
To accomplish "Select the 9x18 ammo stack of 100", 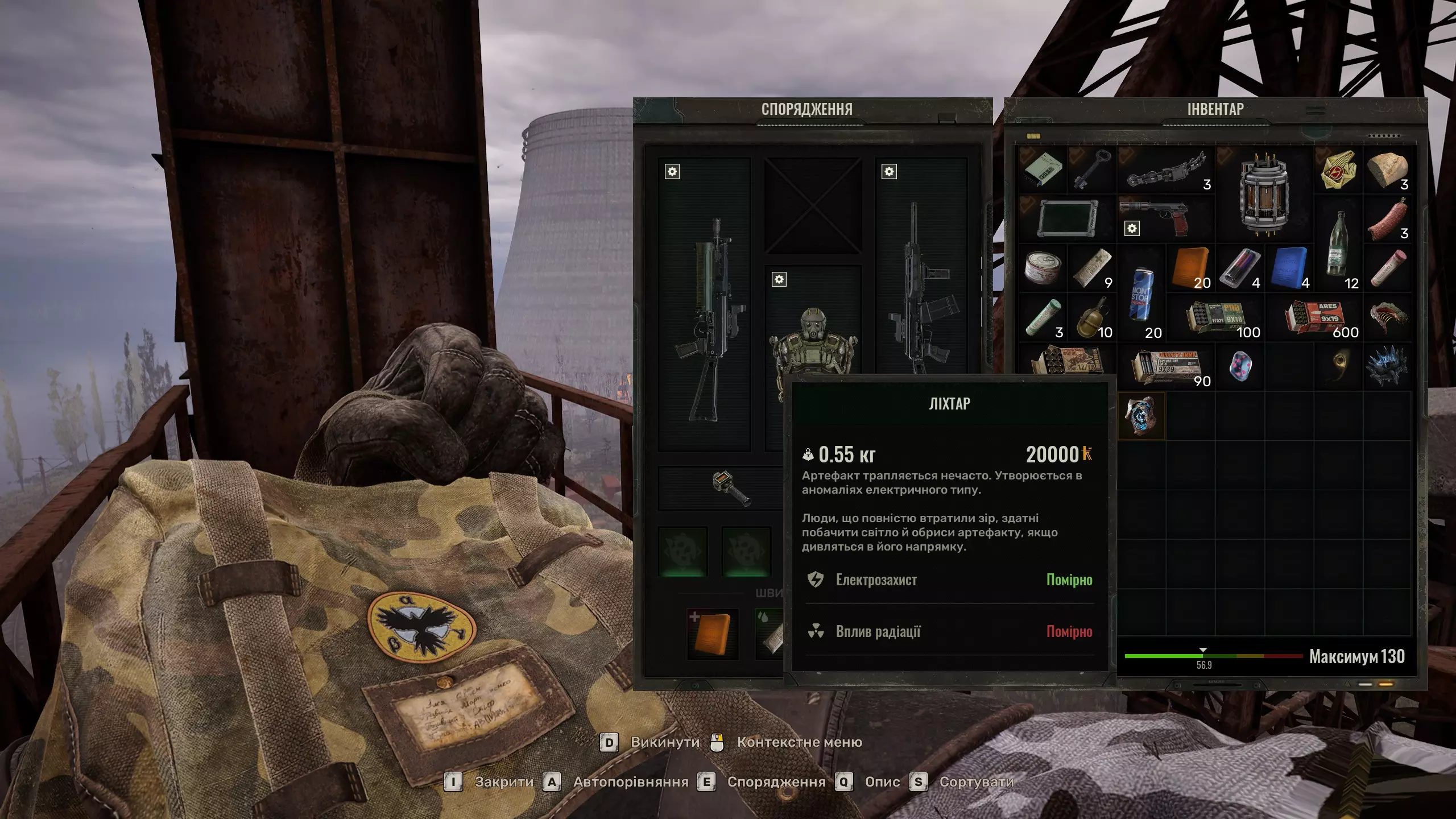I will pos(1216,318).
